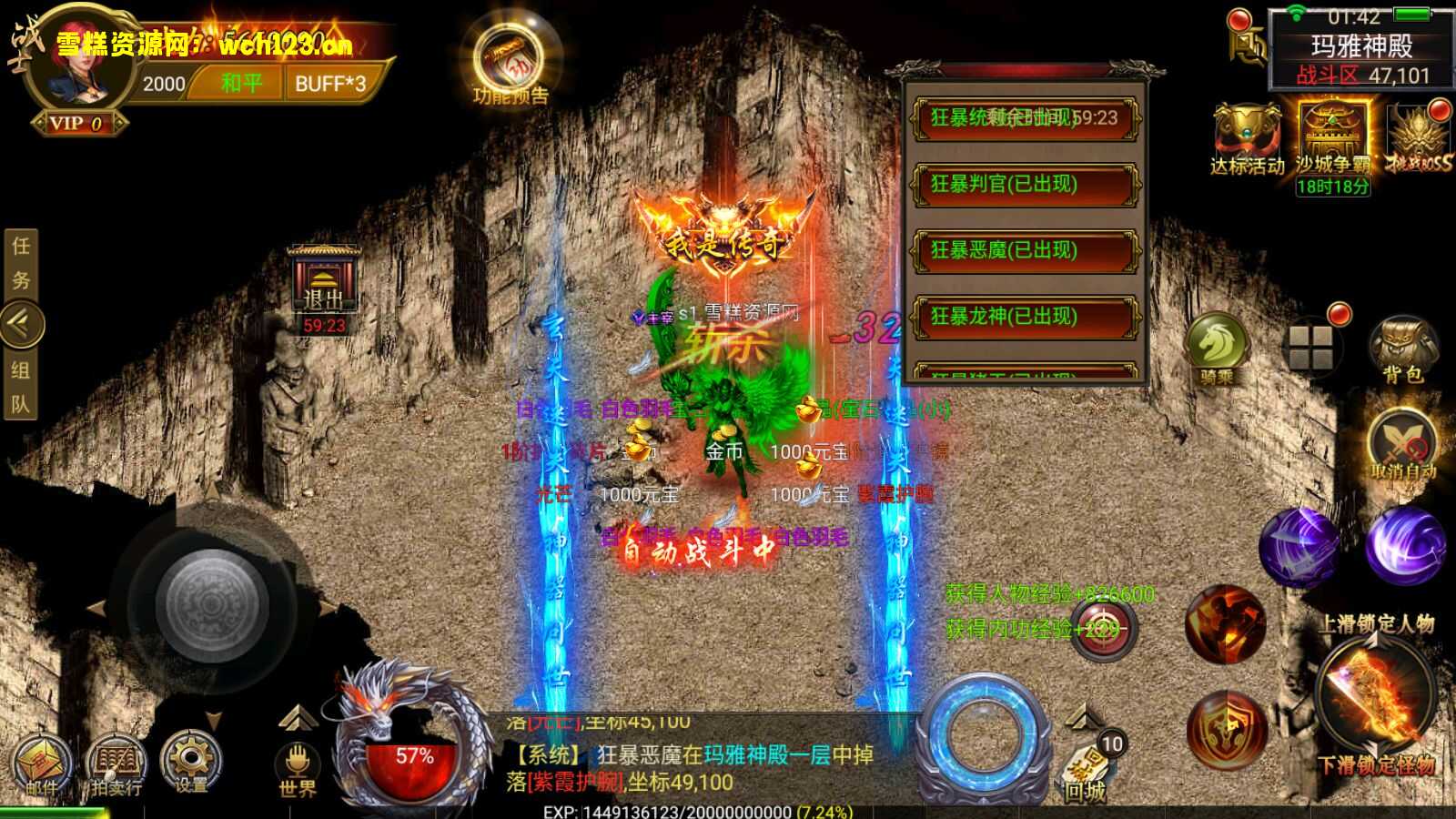
Task: Select the 狂暴恶魔 boss entry
Action: [1025, 251]
